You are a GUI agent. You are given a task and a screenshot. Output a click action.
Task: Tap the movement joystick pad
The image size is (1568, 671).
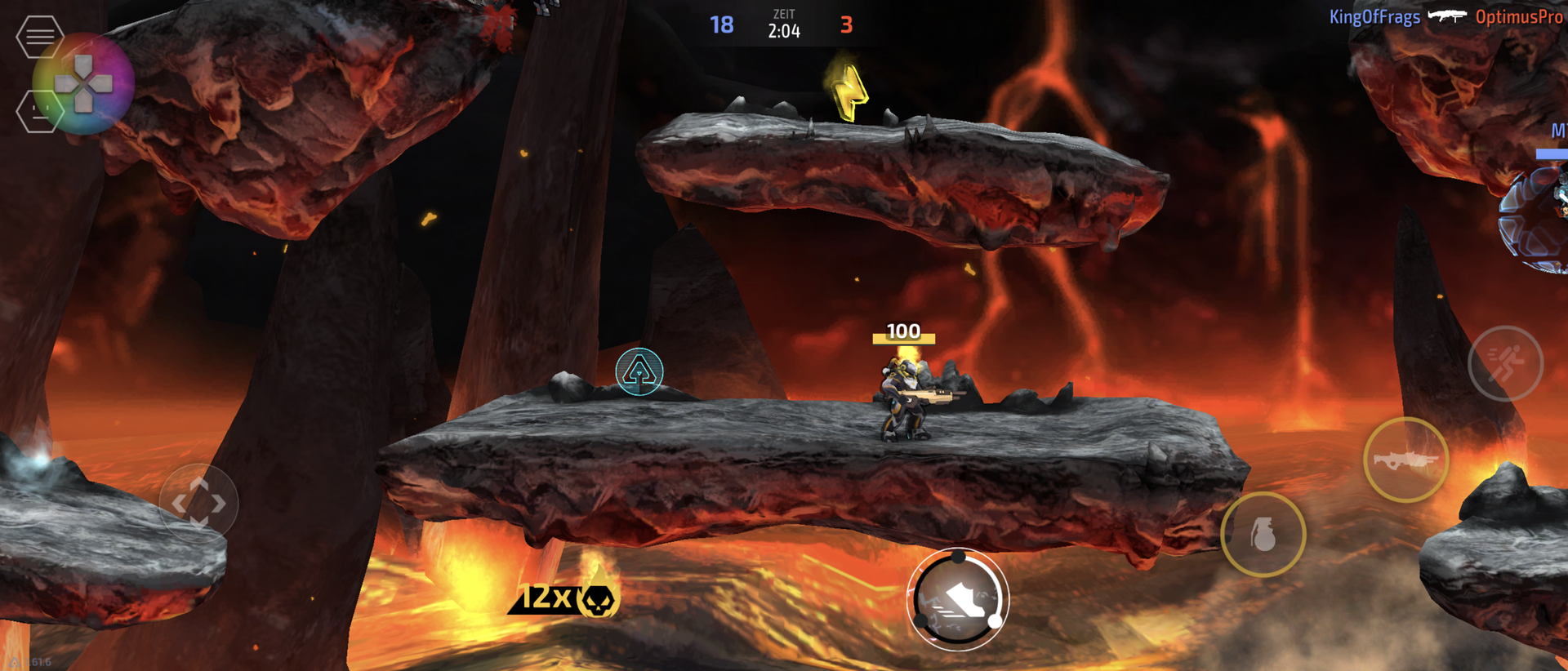[198, 502]
